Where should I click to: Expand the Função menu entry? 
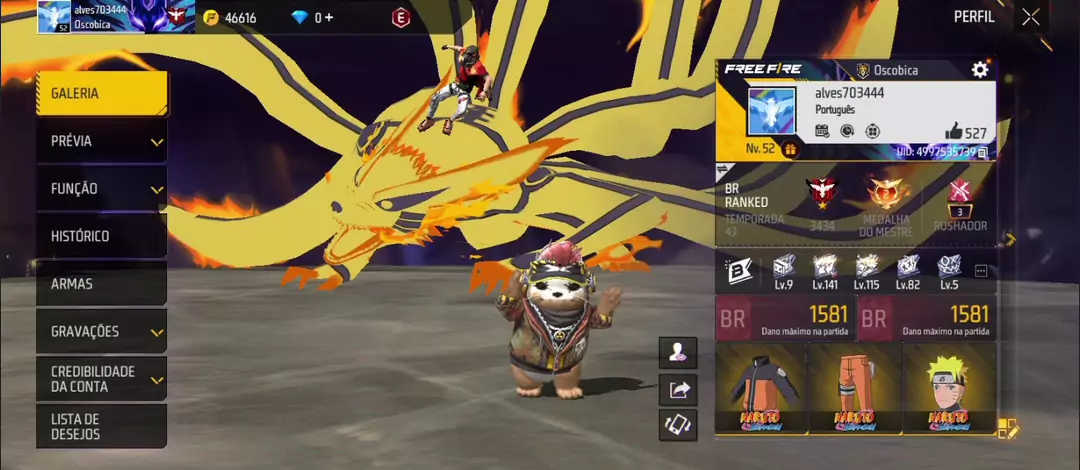pos(101,189)
